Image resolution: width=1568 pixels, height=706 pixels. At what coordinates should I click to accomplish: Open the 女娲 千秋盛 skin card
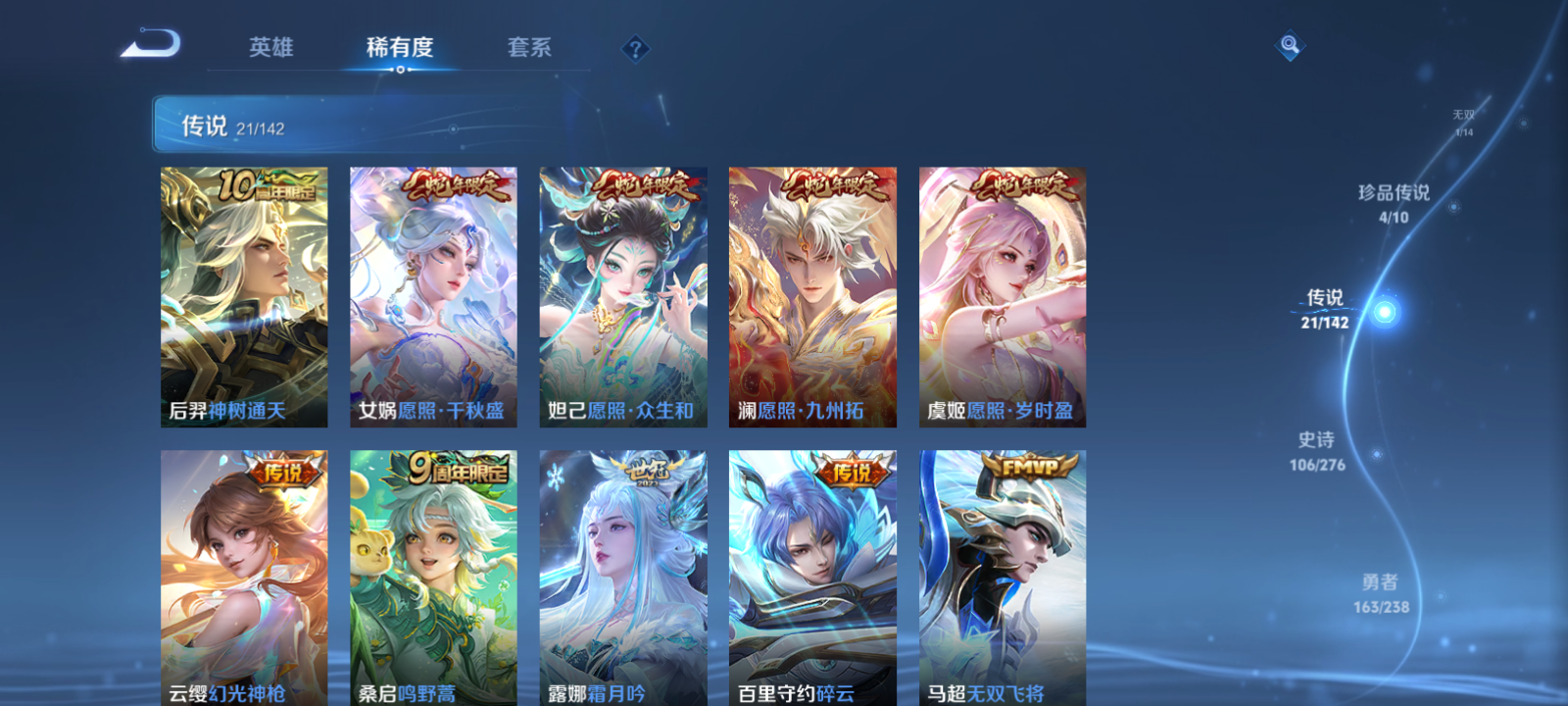pyautogui.click(x=433, y=294)
